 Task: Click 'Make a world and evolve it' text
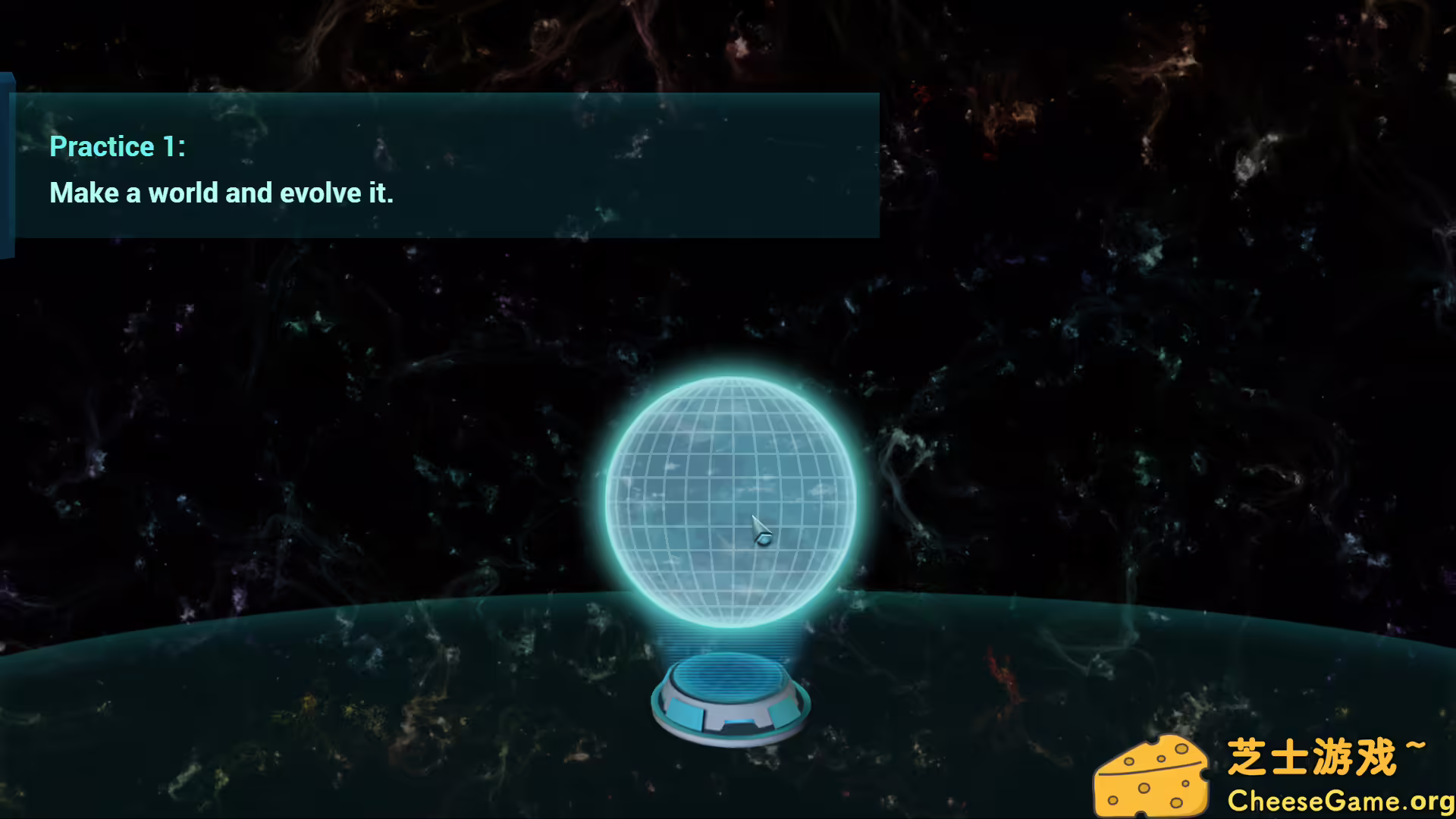[x=221, y=193]
